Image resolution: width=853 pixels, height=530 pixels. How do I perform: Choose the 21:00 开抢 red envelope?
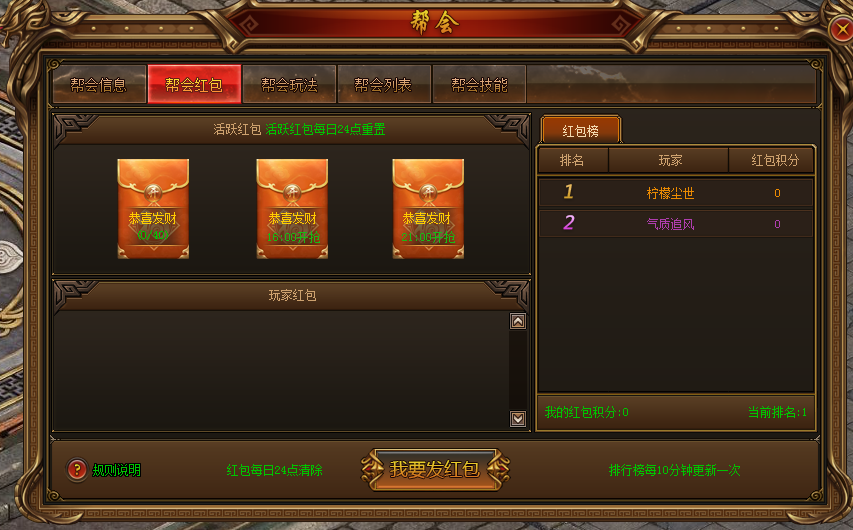coord(428,209)
